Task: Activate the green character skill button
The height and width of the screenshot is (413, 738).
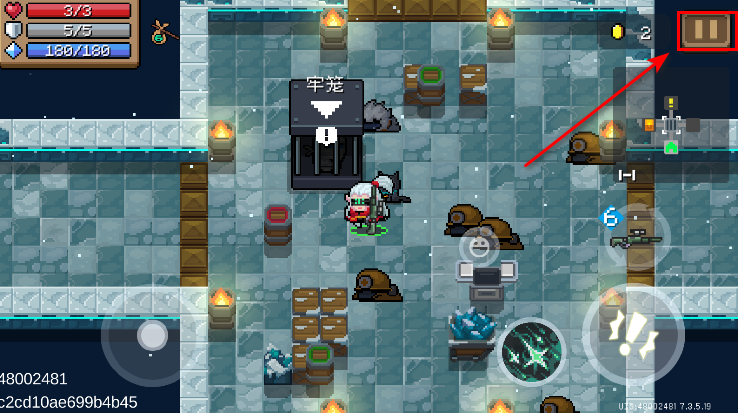Action: pyautogui.click(x=531, y=352)
